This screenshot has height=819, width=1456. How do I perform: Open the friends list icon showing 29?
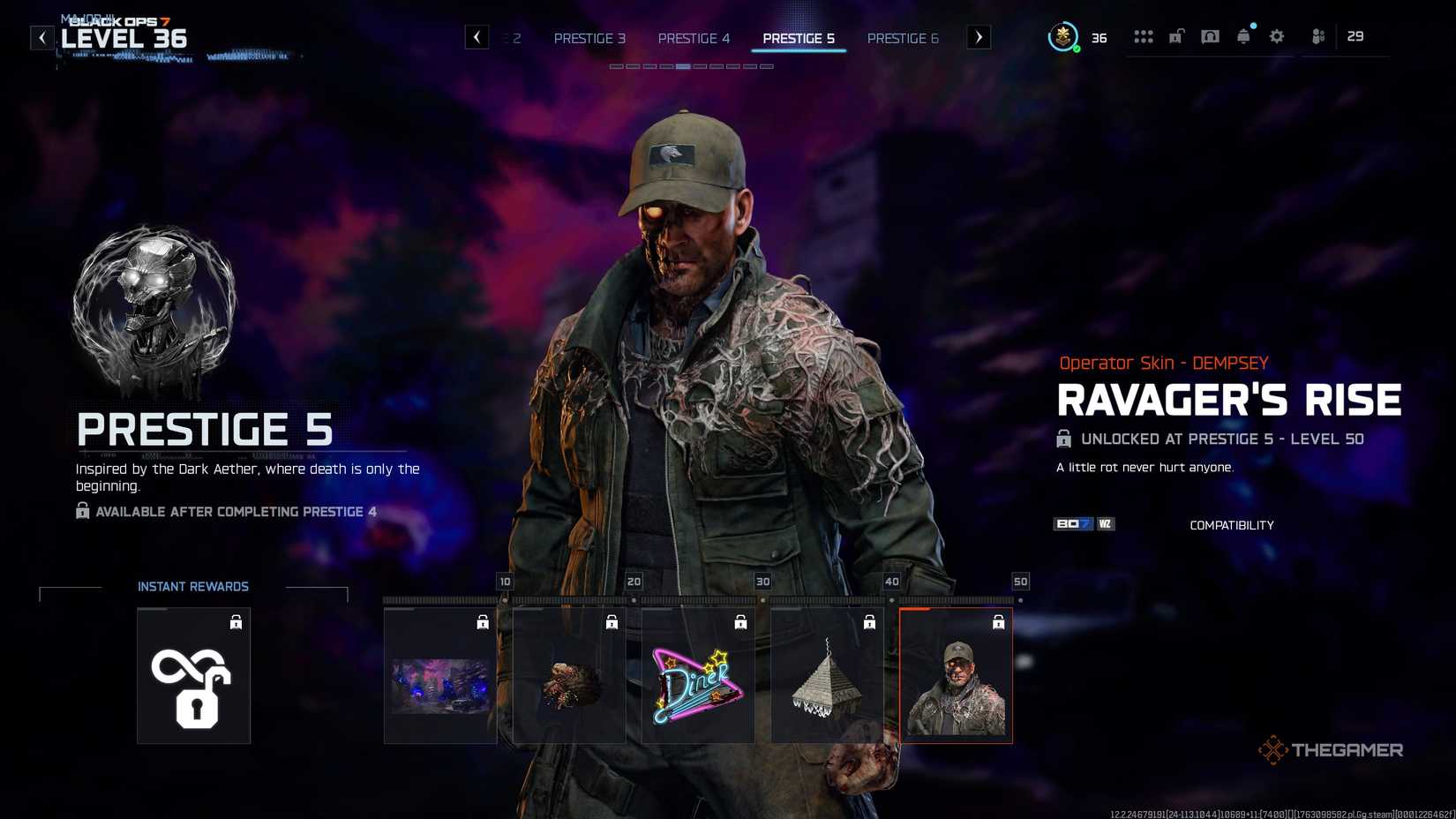coord(1318,36)
